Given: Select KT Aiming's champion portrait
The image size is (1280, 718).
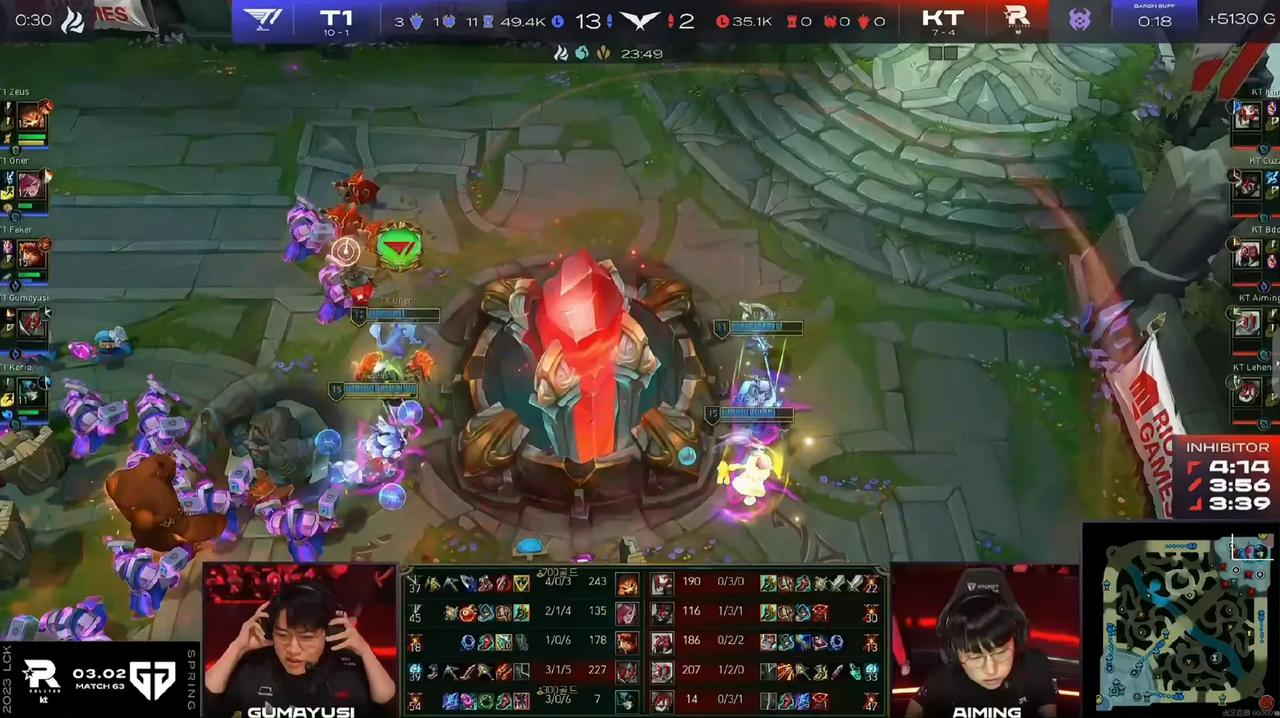Looking at the screenshot, I should tap(1246, 322).
